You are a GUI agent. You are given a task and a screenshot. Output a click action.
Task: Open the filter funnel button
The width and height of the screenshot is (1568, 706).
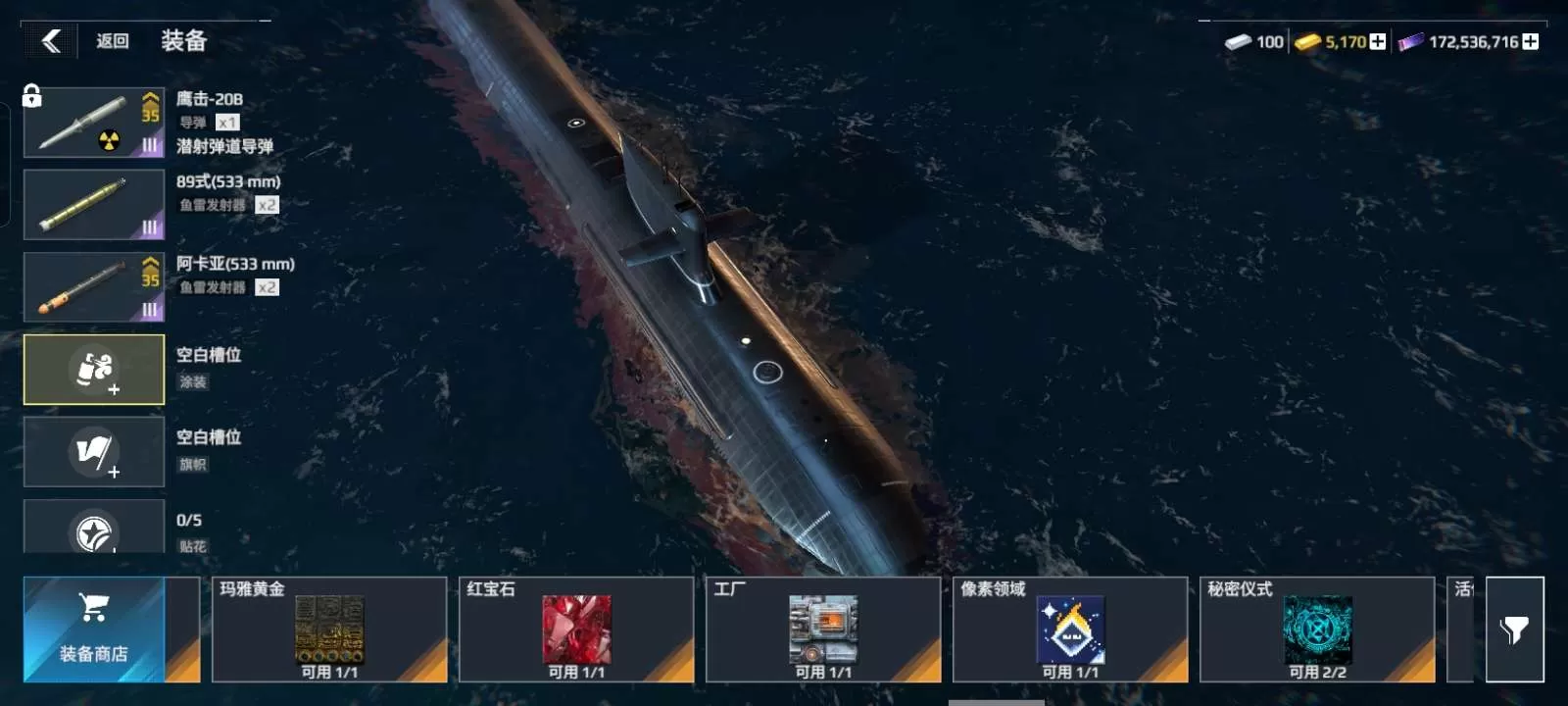point(1514,630)
